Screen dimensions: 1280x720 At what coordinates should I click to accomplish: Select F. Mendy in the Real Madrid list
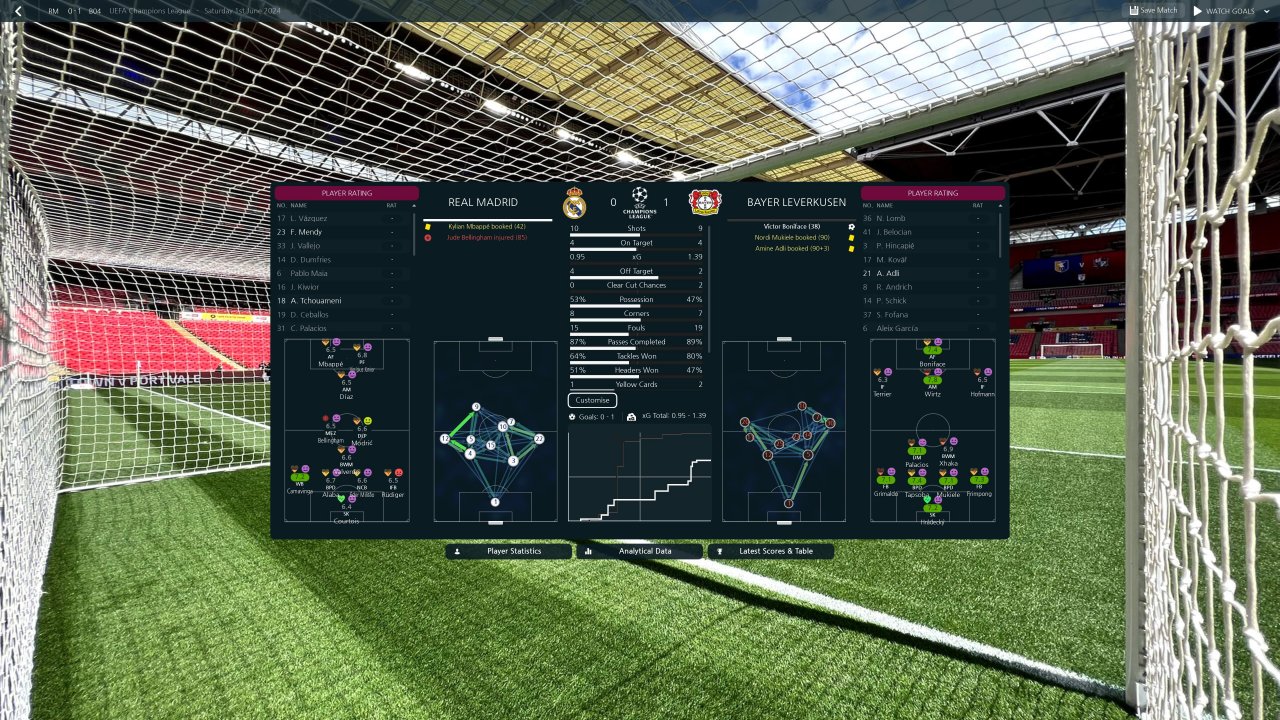306,232
